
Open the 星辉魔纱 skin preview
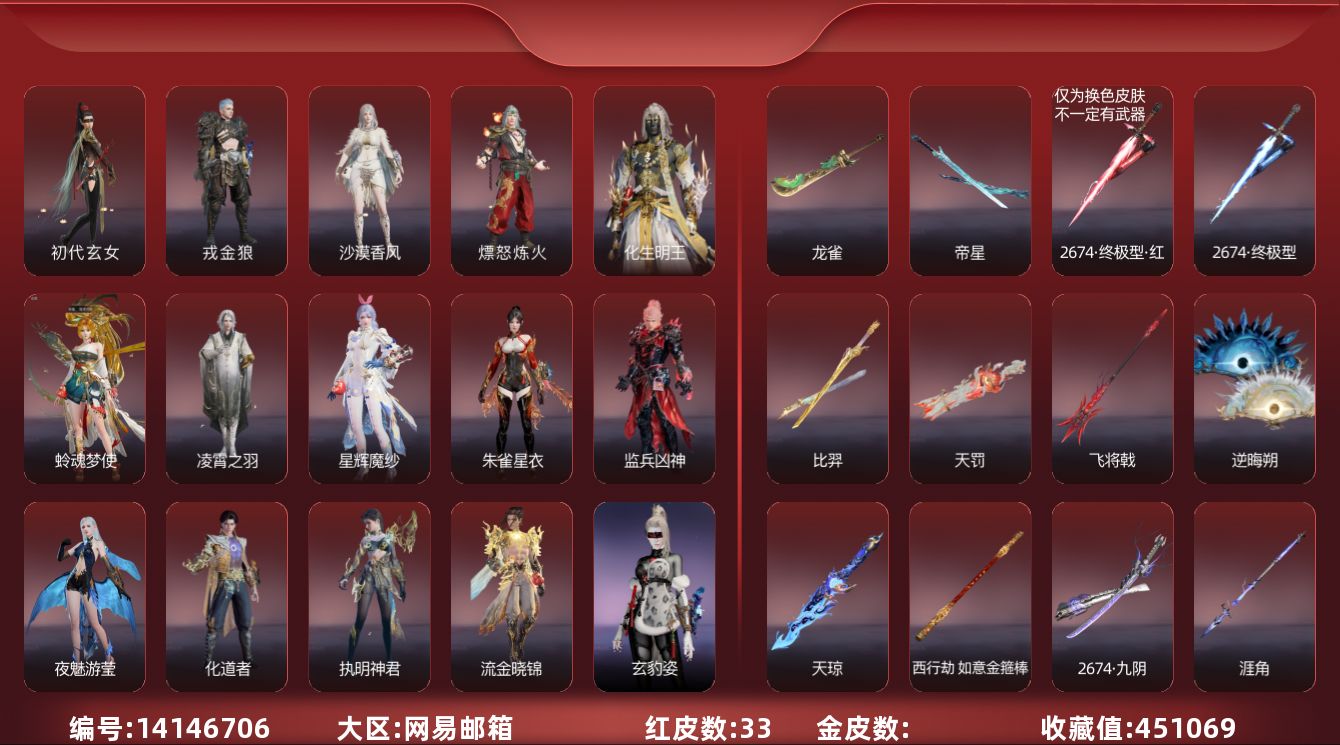click(369, 386)
